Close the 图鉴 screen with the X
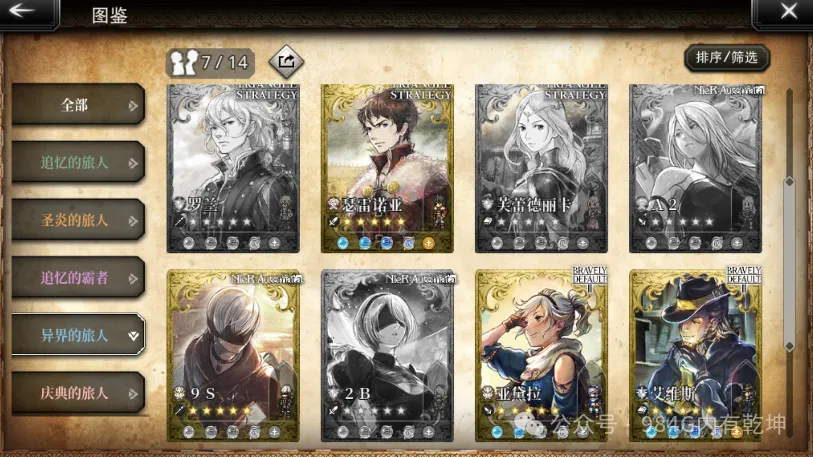This screenshot has height=457, width=813. point(786,13)
